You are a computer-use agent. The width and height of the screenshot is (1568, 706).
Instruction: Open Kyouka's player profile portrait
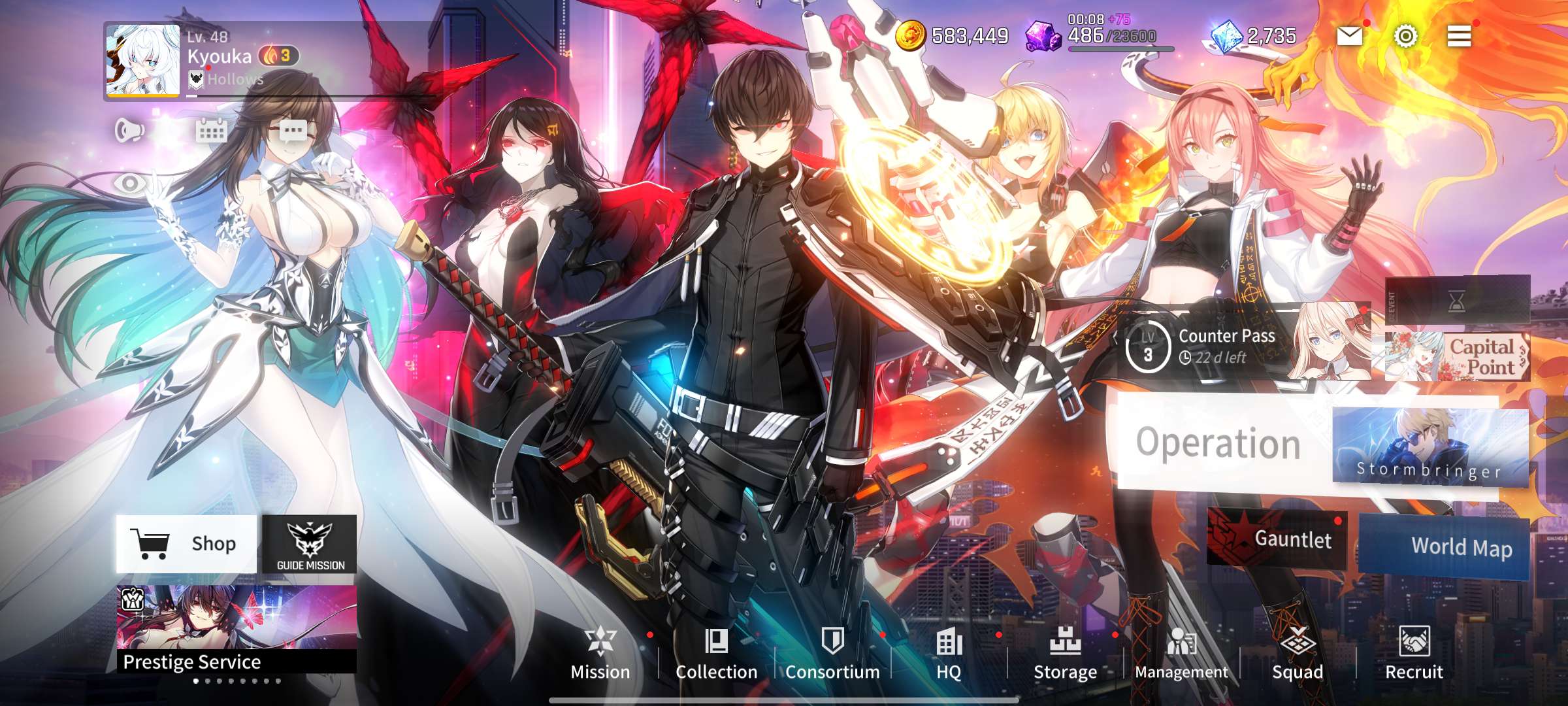click(143, 61)
